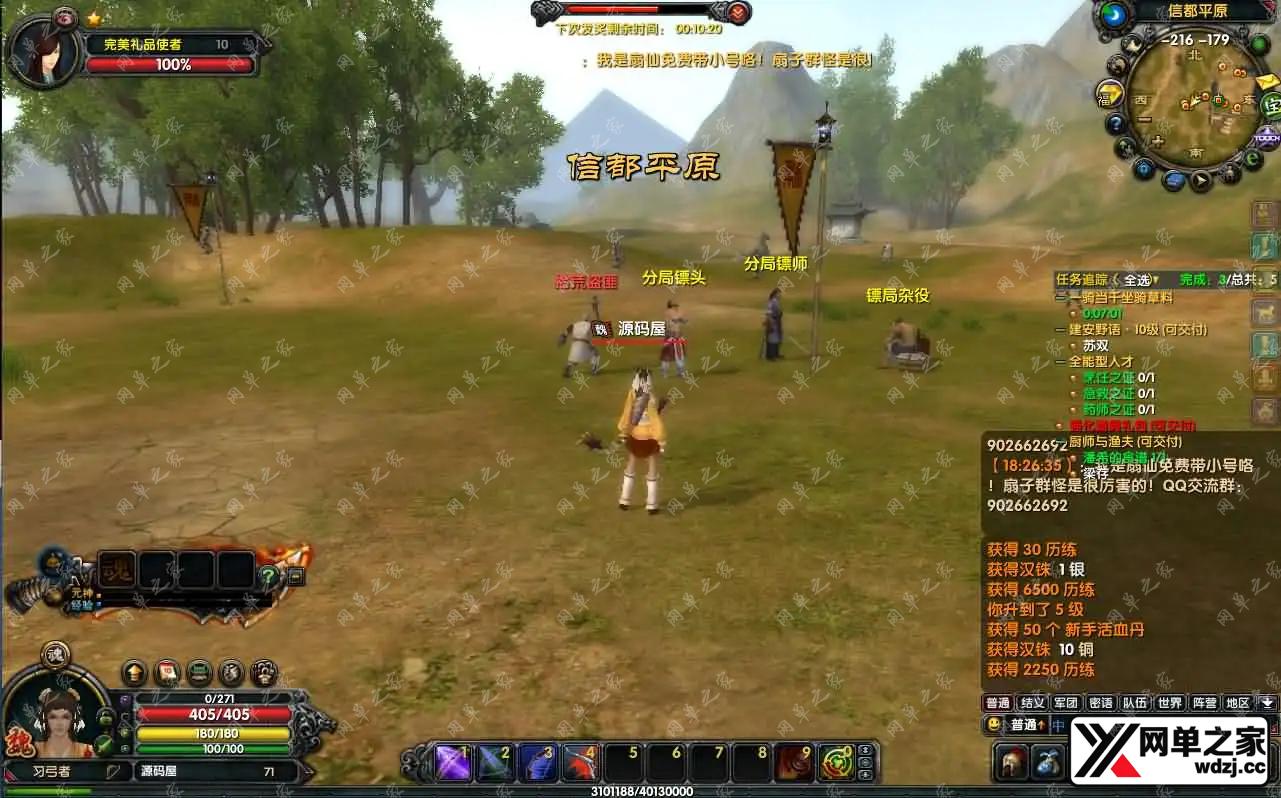This screenshot has width=1281, height=798.
Task: Open the blue bag inventory icon
Action: click(x=1048, y=762)
